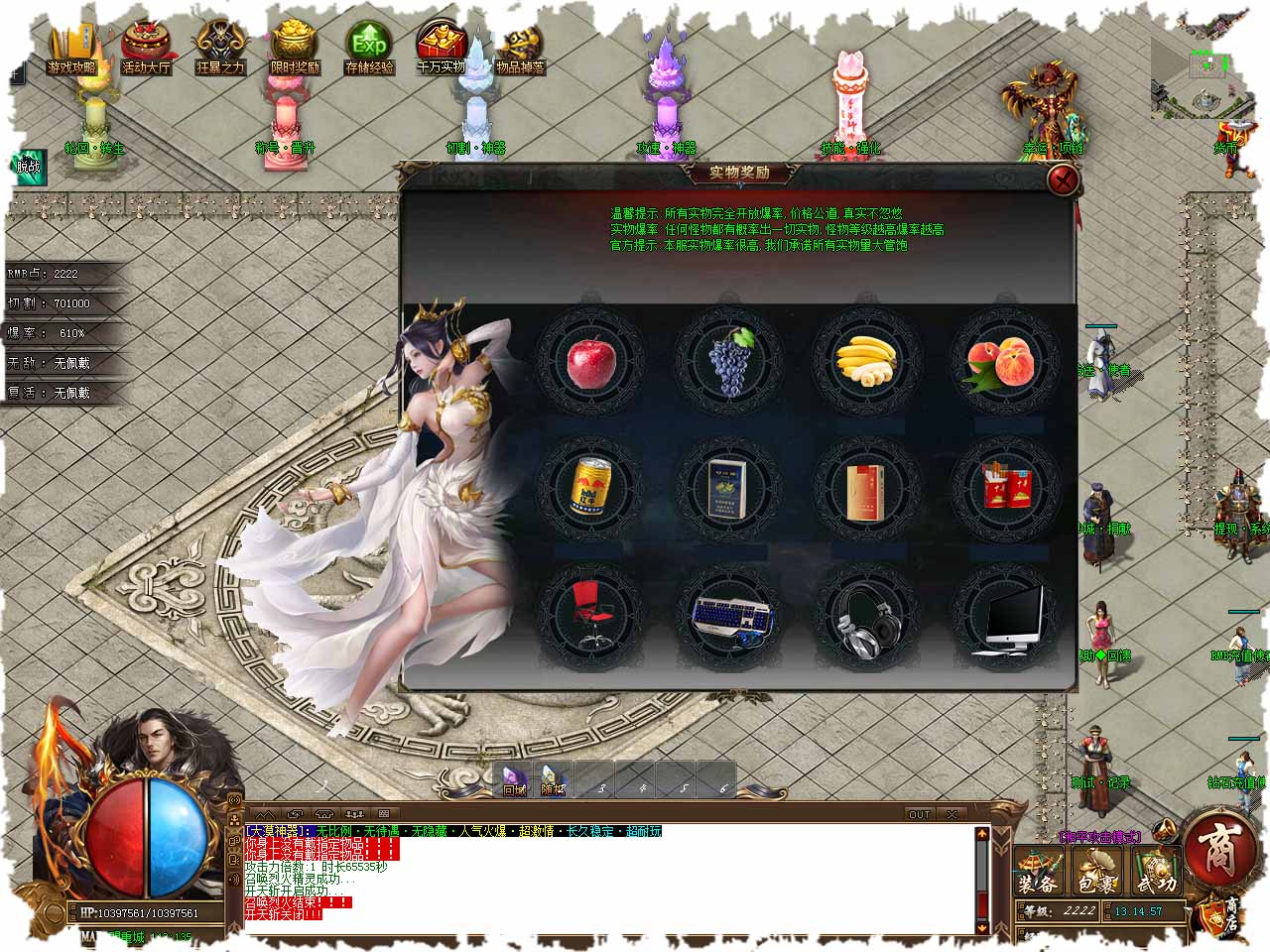Close the 实物奖励 reward window
The image size is (1270, 952).
click(x=1064, y=179)
